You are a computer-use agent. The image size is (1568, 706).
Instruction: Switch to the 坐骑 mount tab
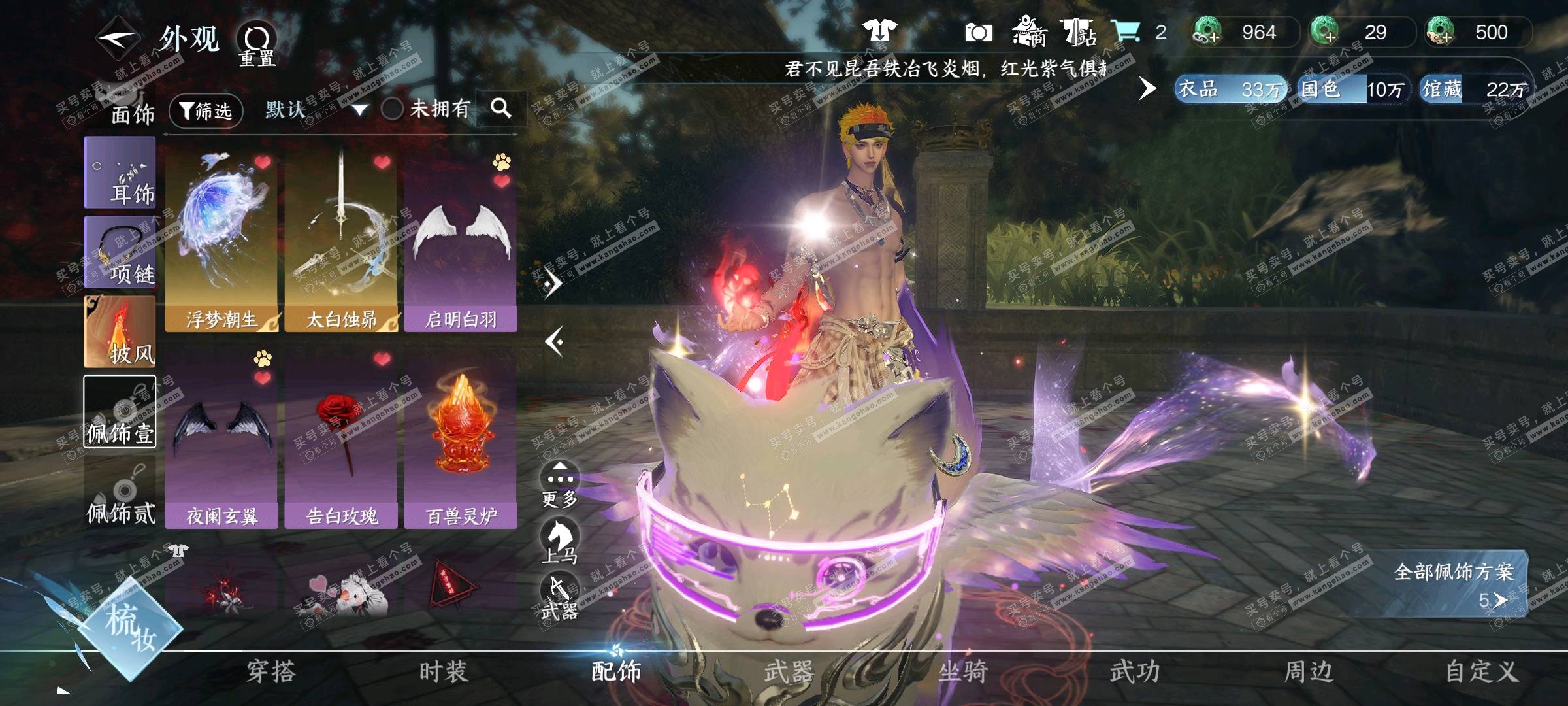pos(962,671)
